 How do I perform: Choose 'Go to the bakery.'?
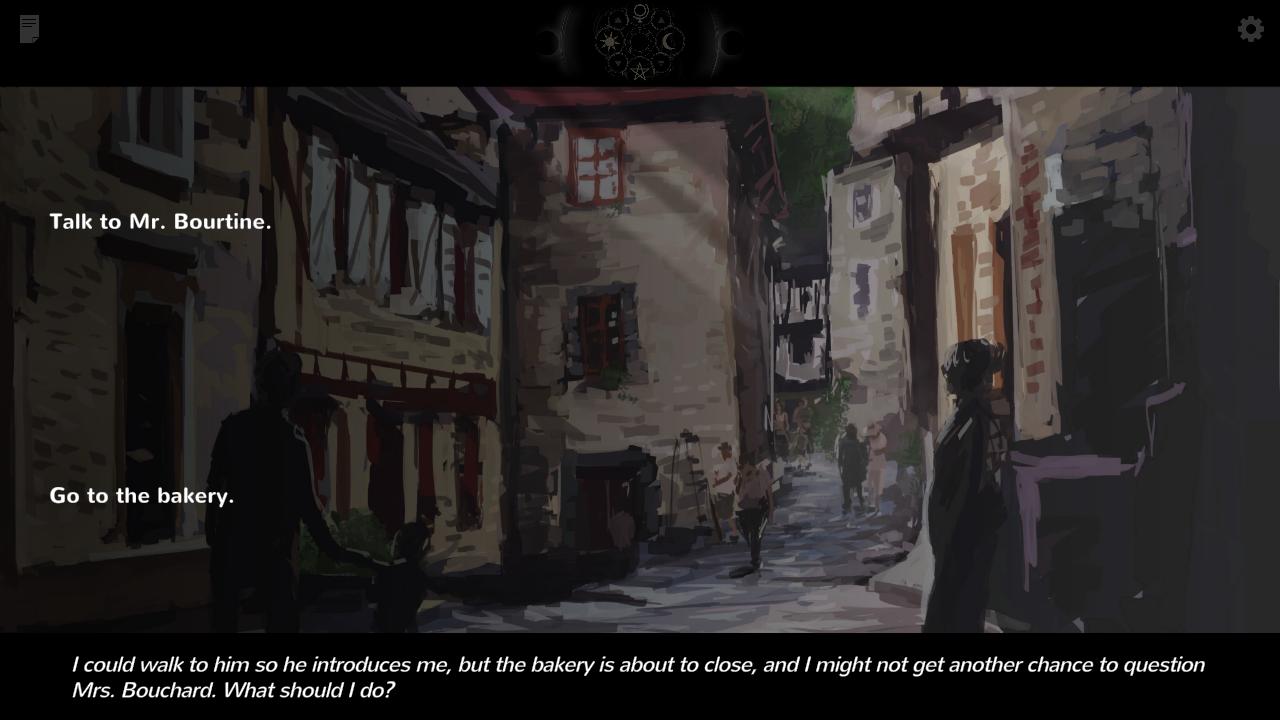140,495
